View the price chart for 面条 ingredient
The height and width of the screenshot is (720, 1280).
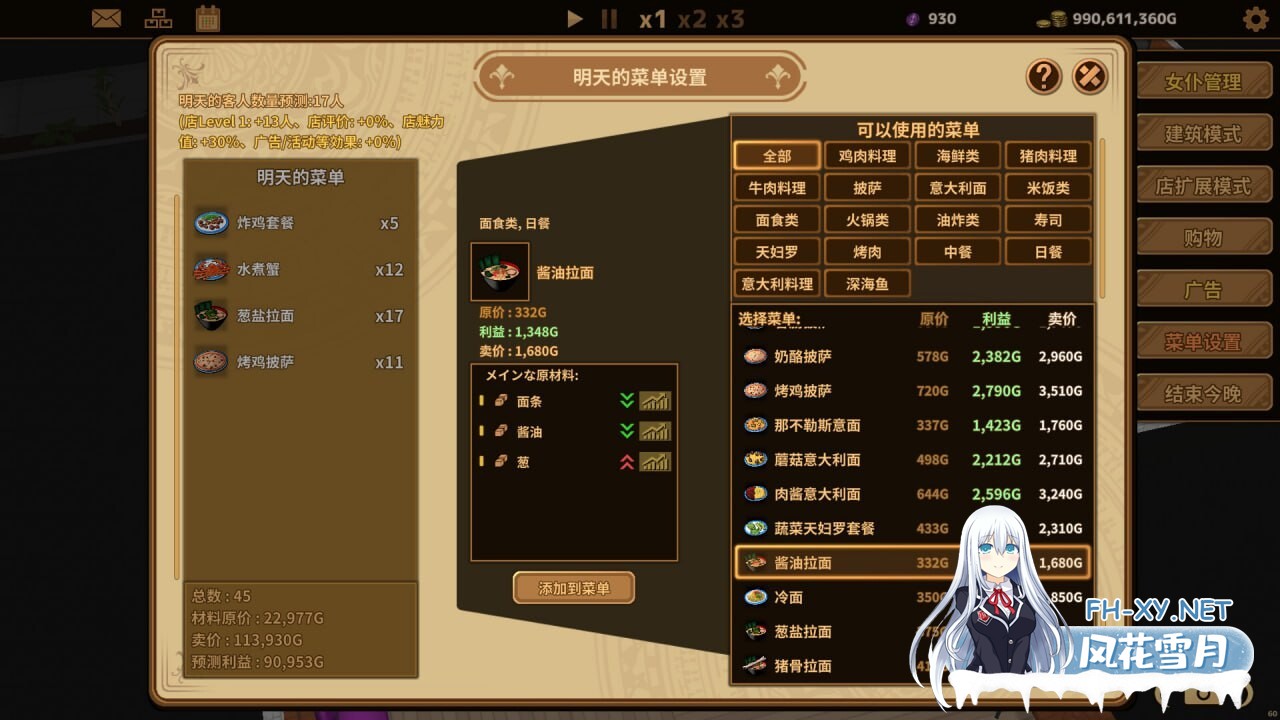click(x=656, y=400)
